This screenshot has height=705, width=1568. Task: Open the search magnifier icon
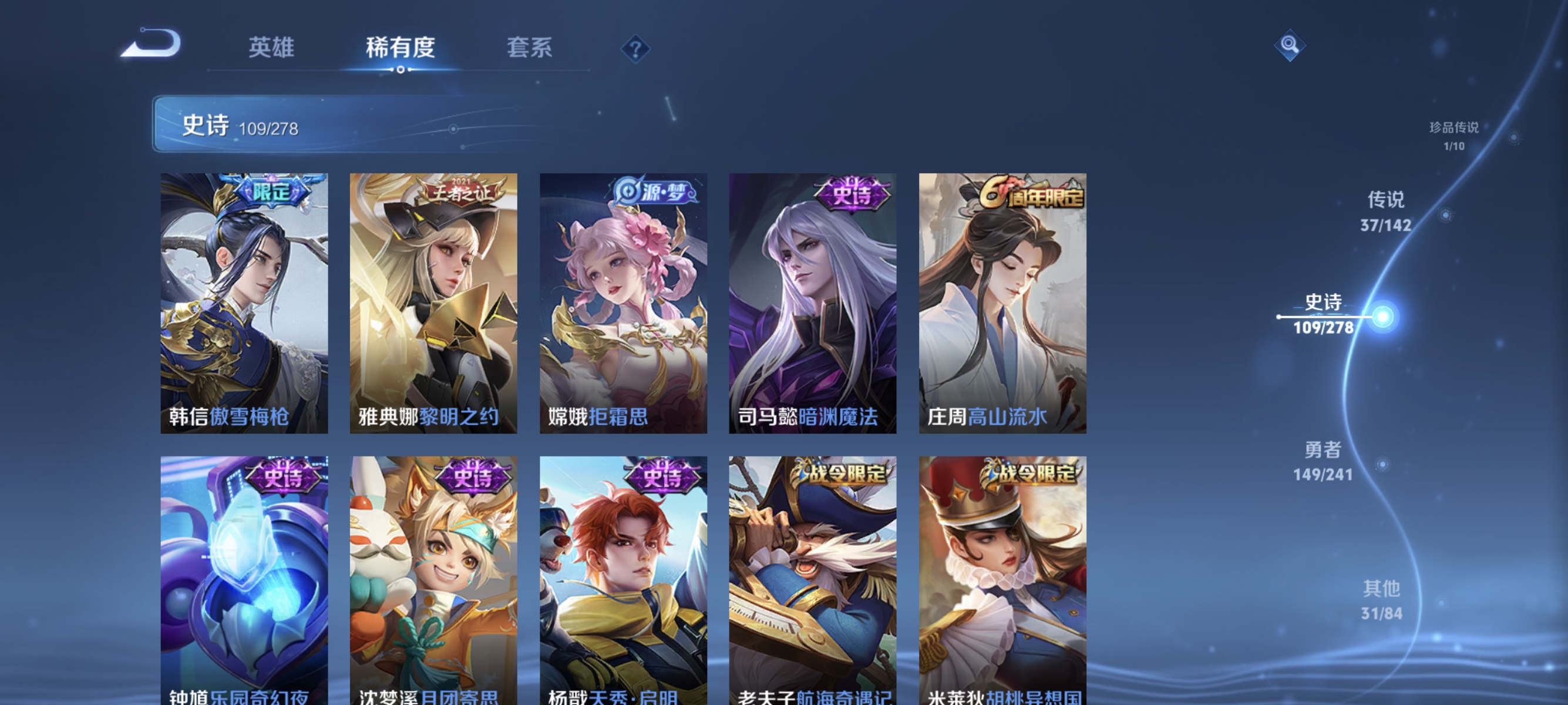tap(1290, 44)
